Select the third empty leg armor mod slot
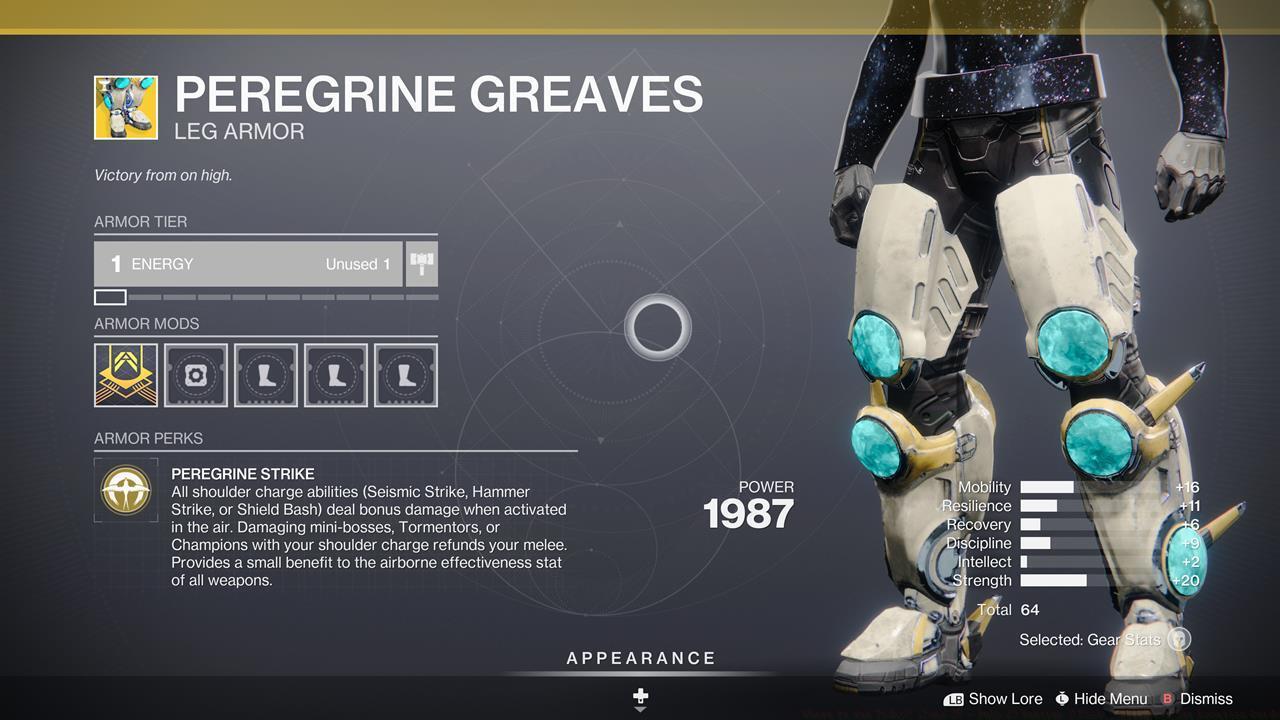Viewport: 1280px width, 720px height. (x=406, y=375)
